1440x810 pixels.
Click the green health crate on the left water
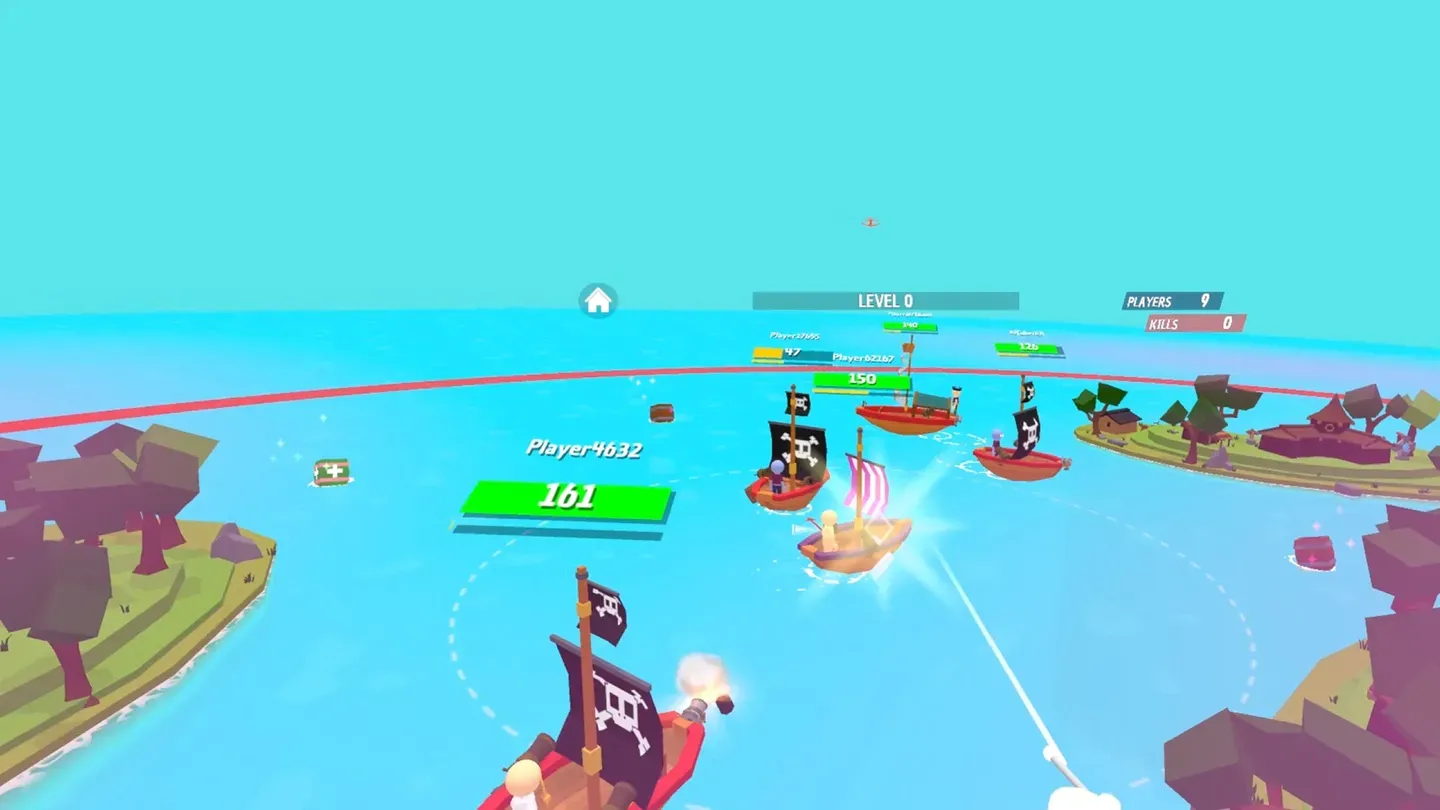[331, 470]
